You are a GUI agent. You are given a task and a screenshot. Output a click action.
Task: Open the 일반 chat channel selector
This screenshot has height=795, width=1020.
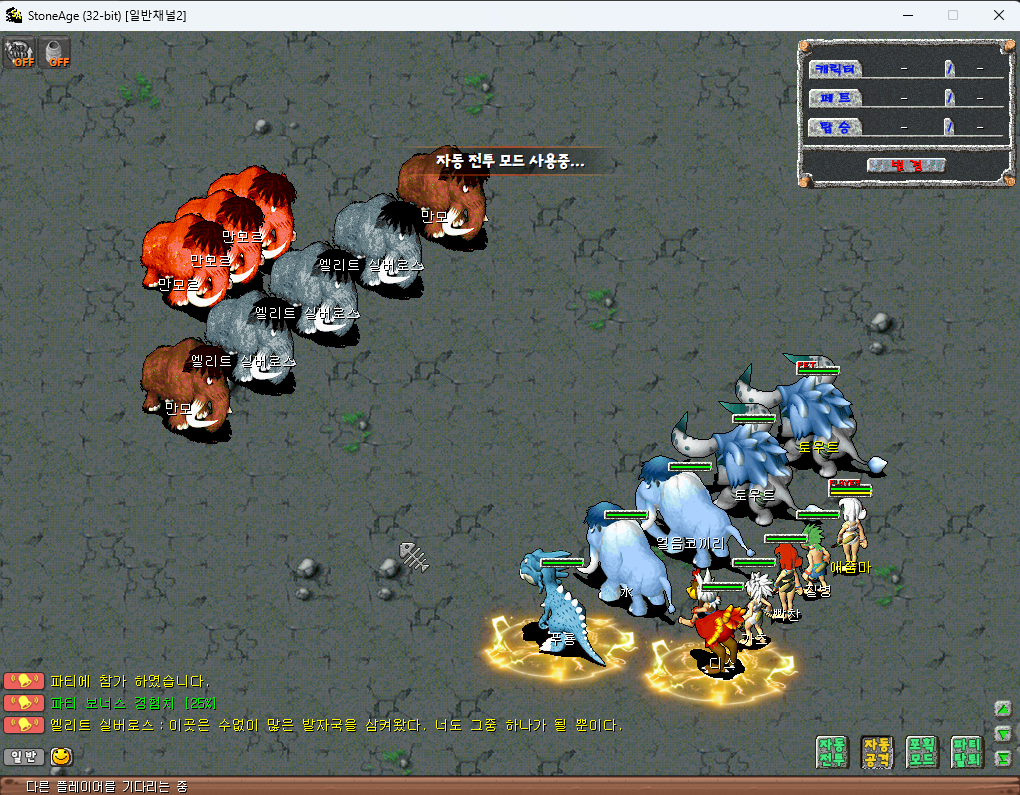pos(24,757)
